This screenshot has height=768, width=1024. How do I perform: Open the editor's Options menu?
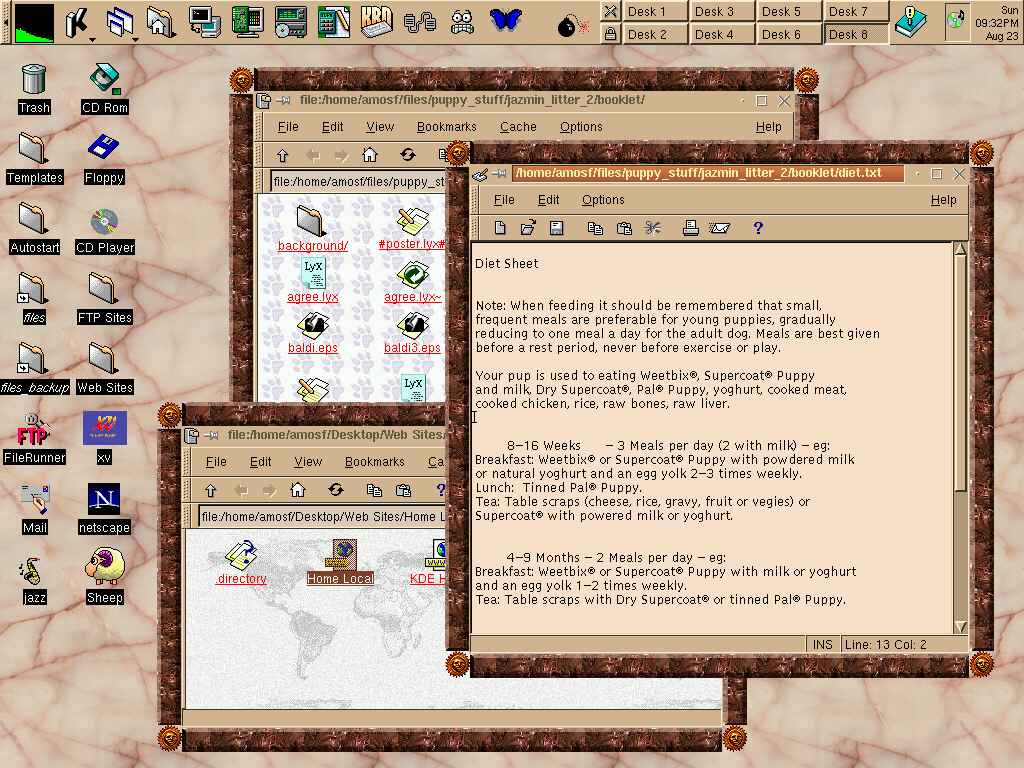click(603, 200)
